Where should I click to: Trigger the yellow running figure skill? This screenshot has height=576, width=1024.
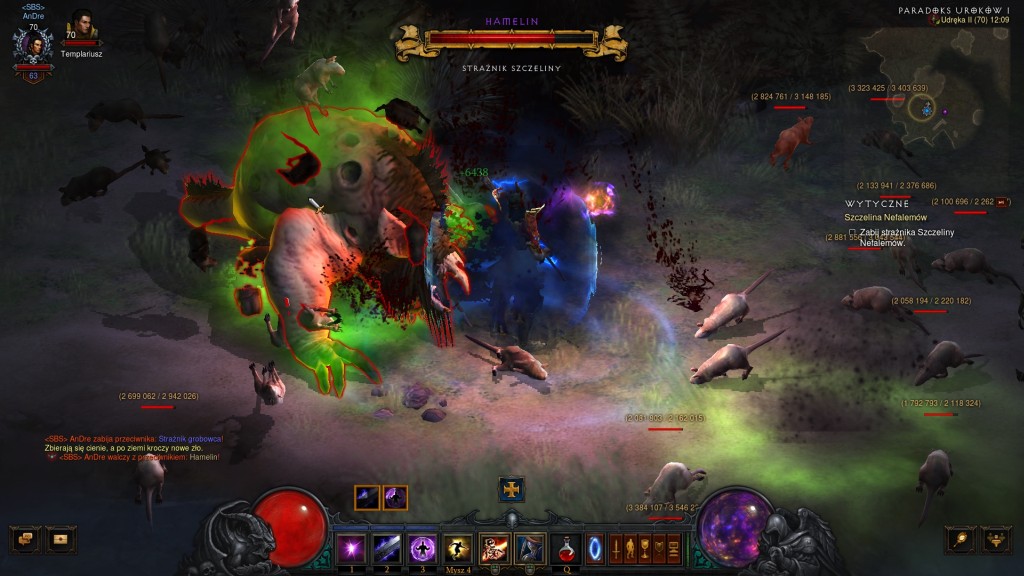[457, 548]
